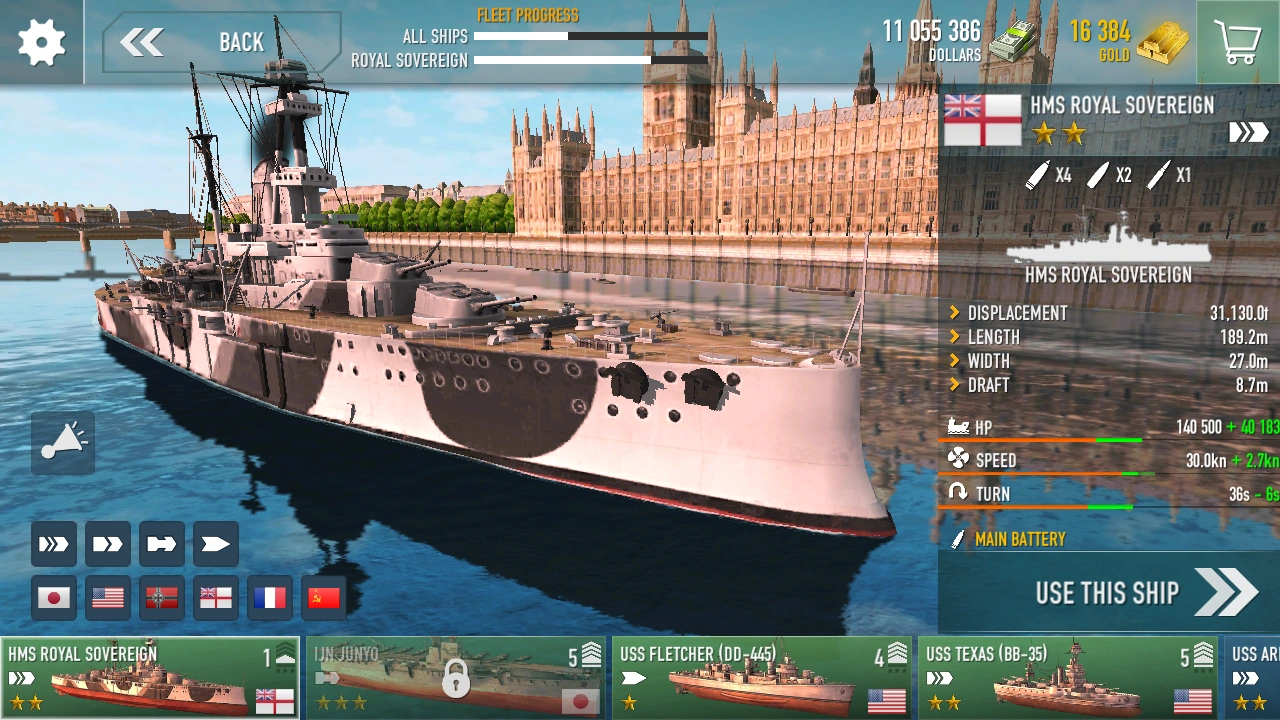Open the settings gear menu
This screenshot has height=720, width=1280.
point(40,42)
